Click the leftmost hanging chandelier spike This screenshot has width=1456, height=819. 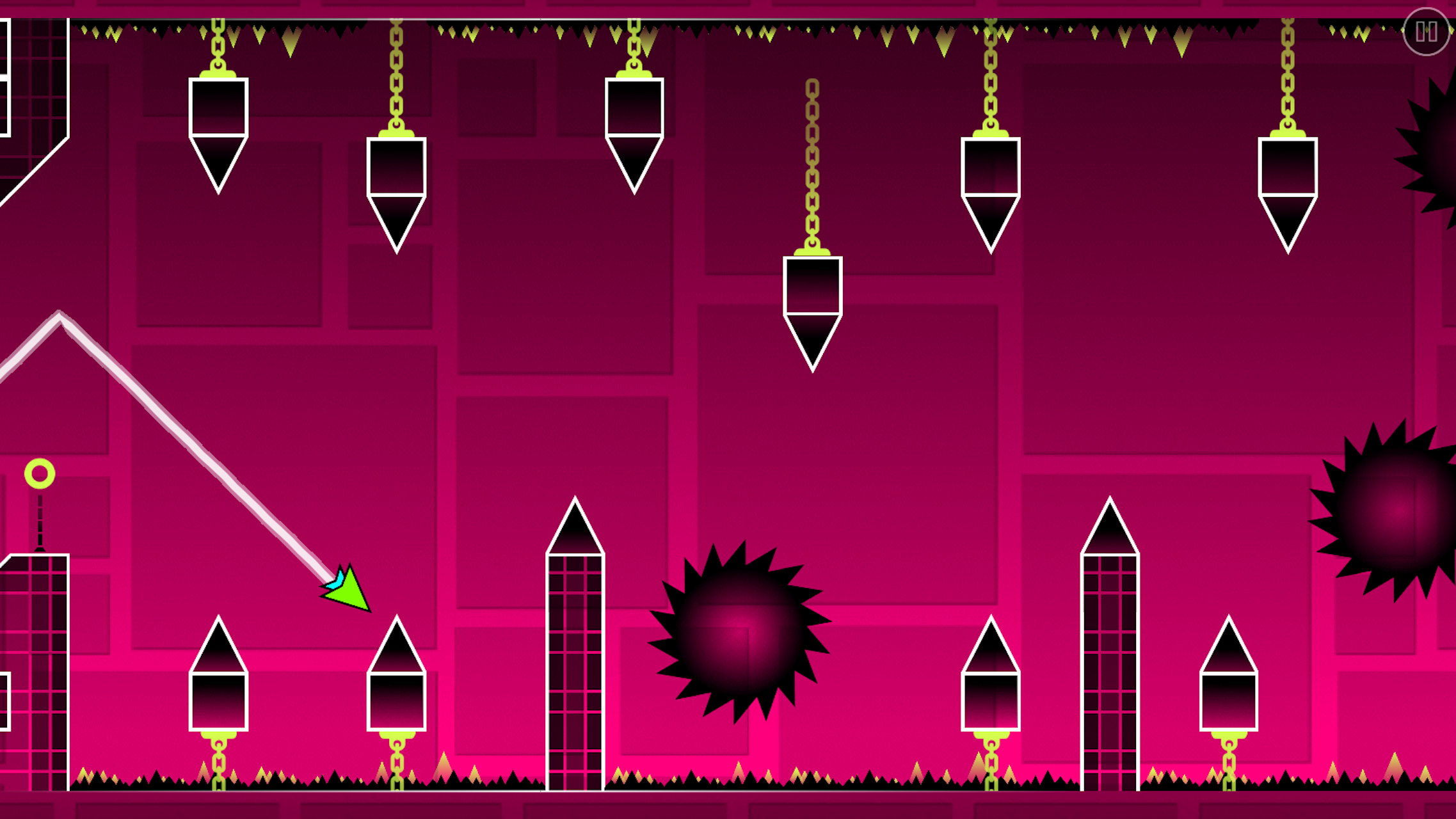pyautogui.click(x=218, y=128)
